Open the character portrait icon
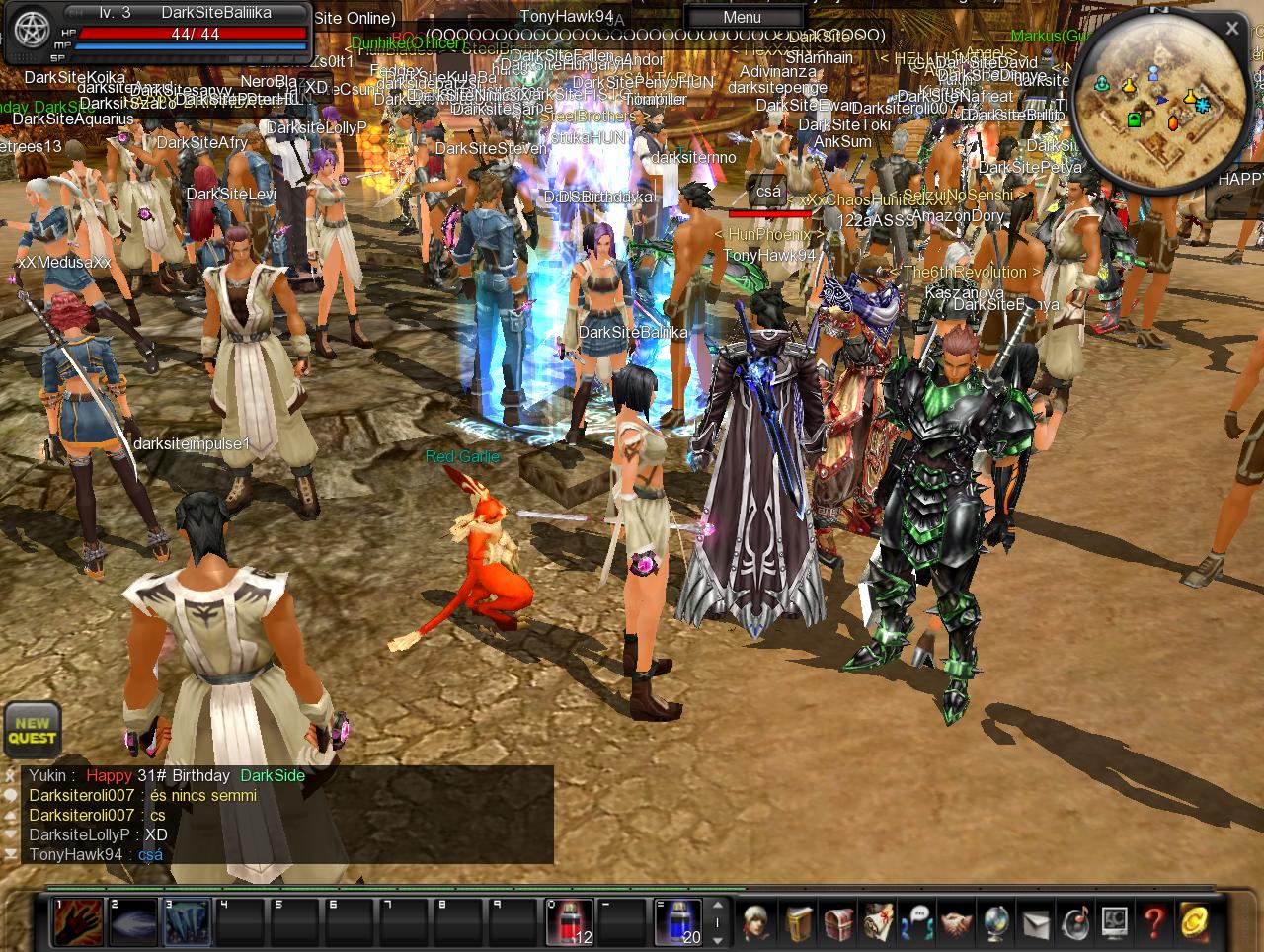Screen dimensions: 1264x952 [x=757, y=922]
